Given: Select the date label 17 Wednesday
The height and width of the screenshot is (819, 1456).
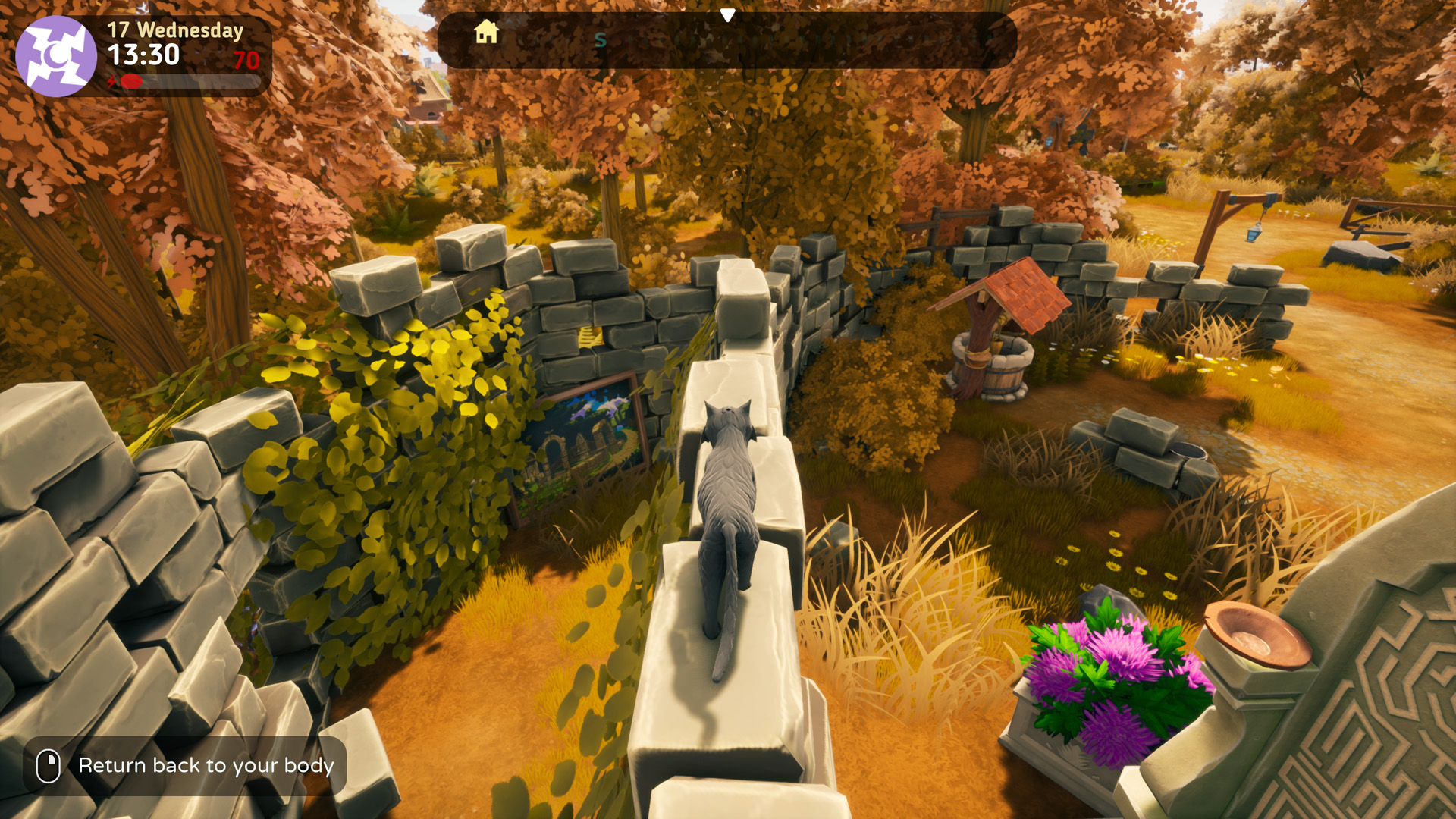Looking at the screenshot, I should pos(174,30).
